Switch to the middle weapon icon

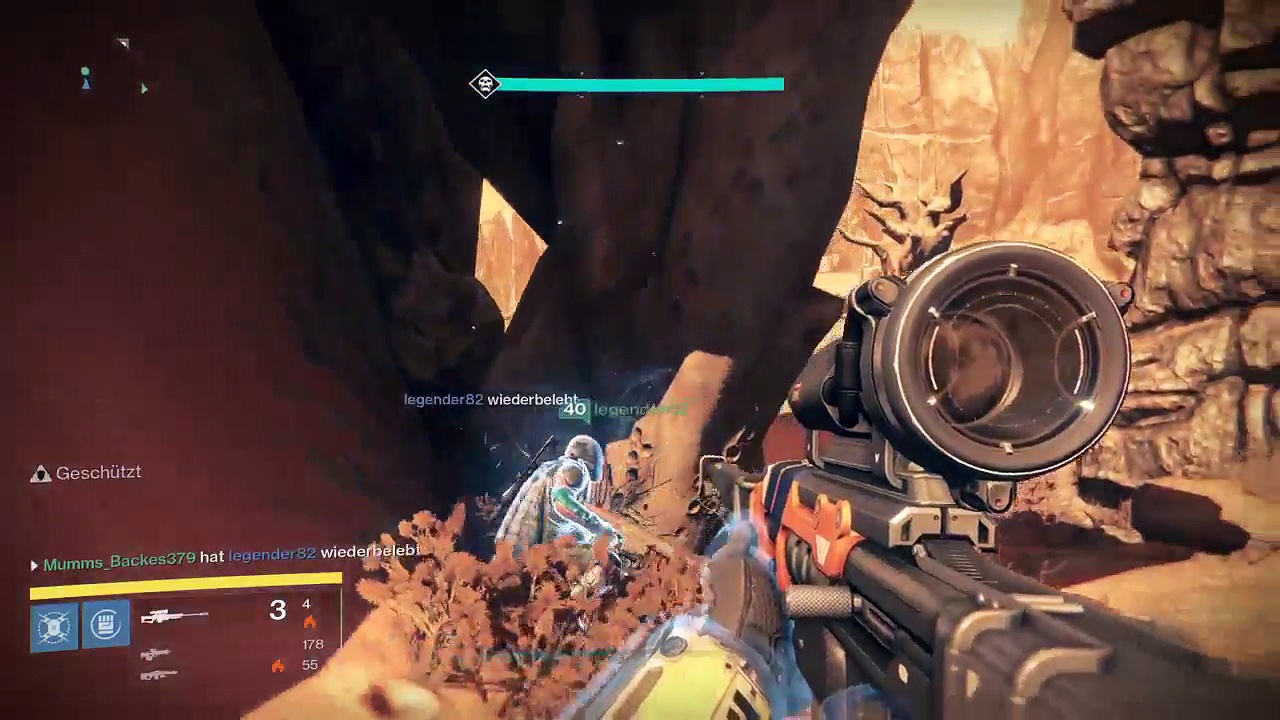coord(155,654)
